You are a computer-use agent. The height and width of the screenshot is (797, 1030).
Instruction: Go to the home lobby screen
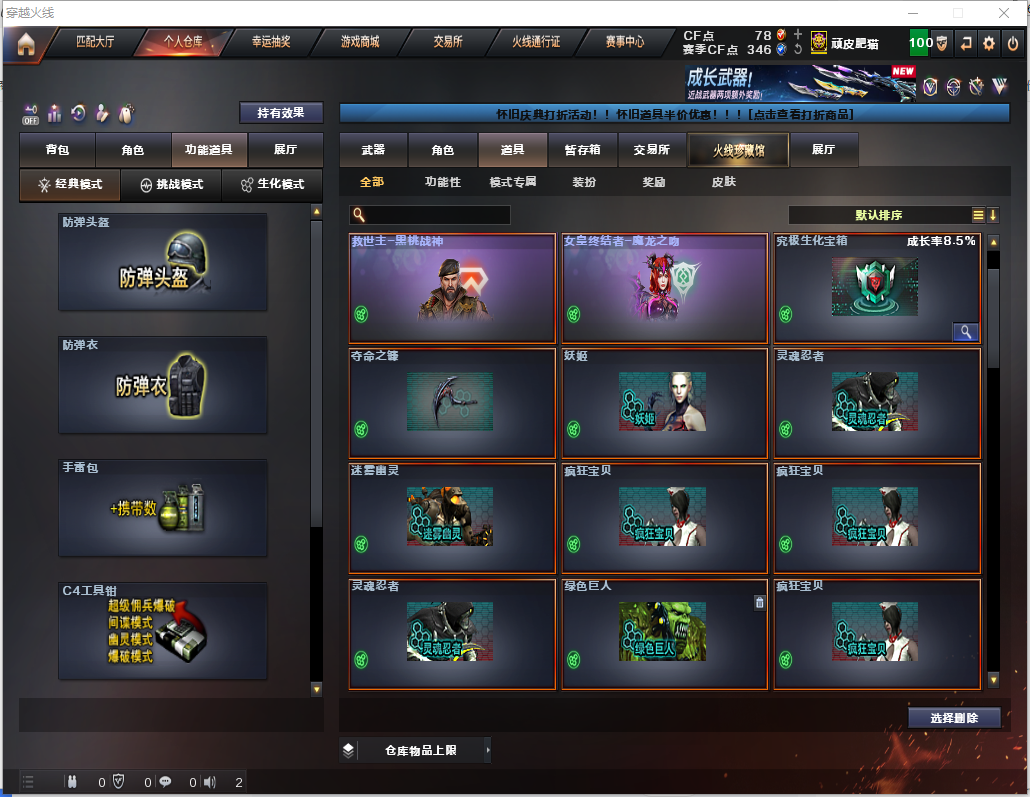point(25,43)
